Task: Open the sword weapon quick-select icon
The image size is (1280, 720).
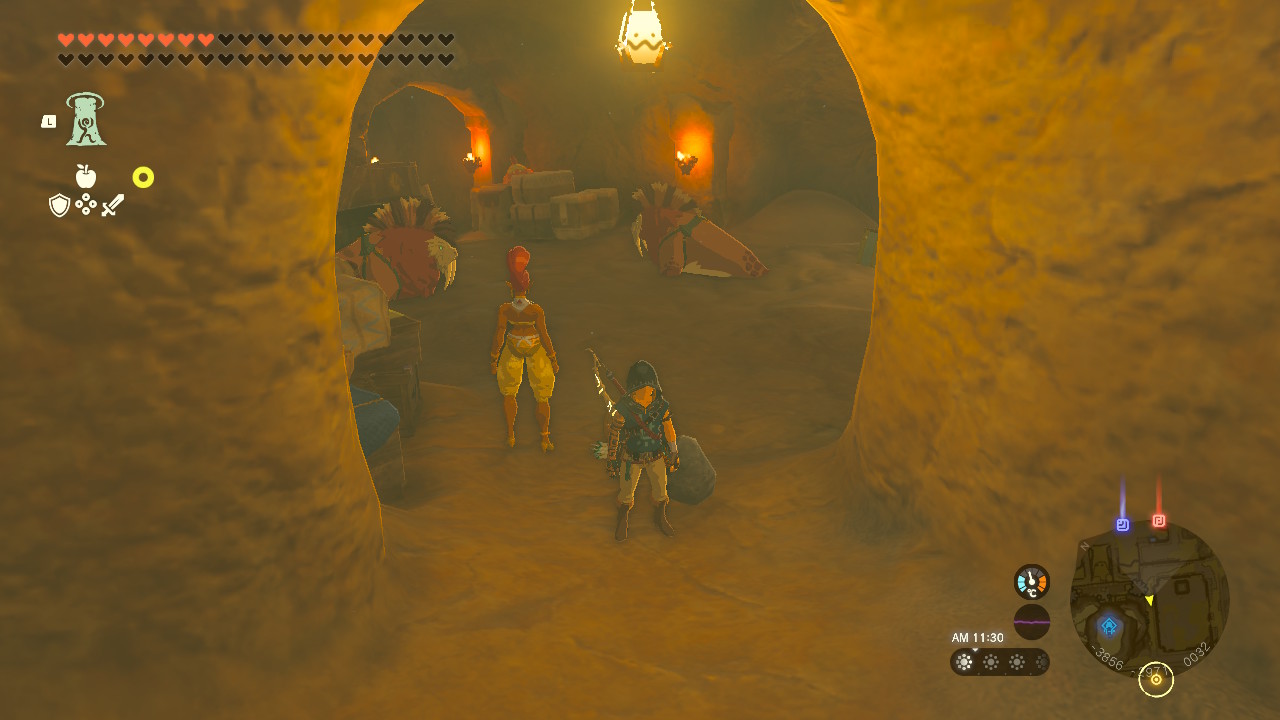Action: tap(113, 205)
